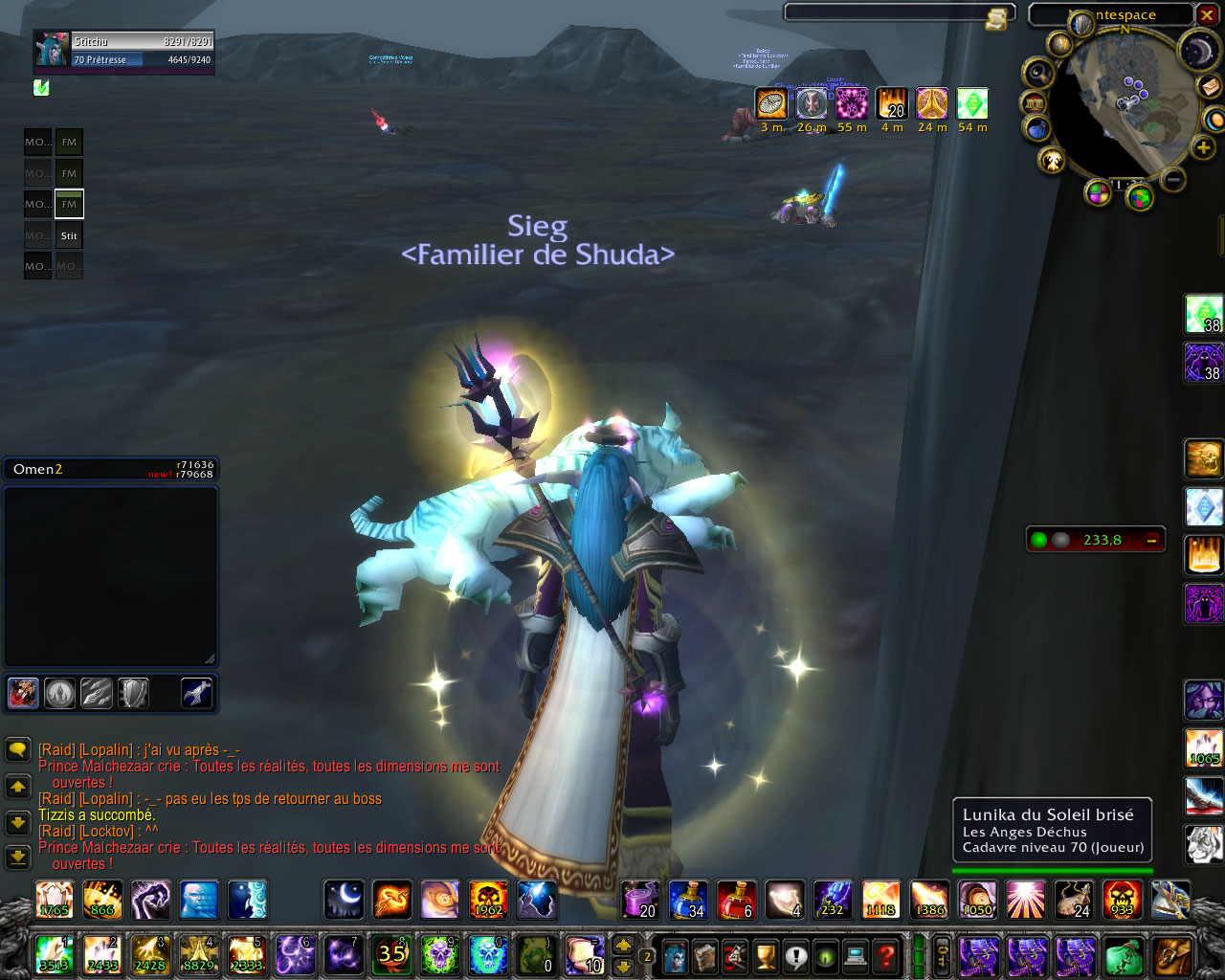The image size is (1225, 980).
Task: Open the mail envelope icon on the minimap
Action: coord(1209,86)
